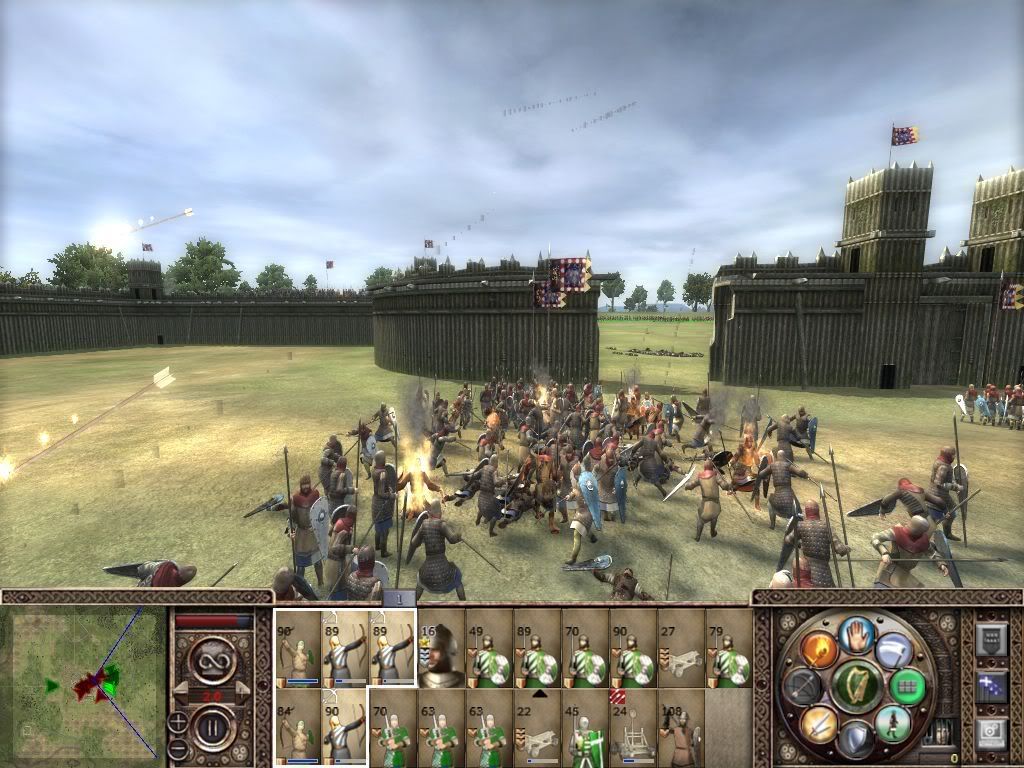Viewport: 1024px width, 768px height.
Task: Toggle guard mode shield icon
Action: tap(855, 738)
